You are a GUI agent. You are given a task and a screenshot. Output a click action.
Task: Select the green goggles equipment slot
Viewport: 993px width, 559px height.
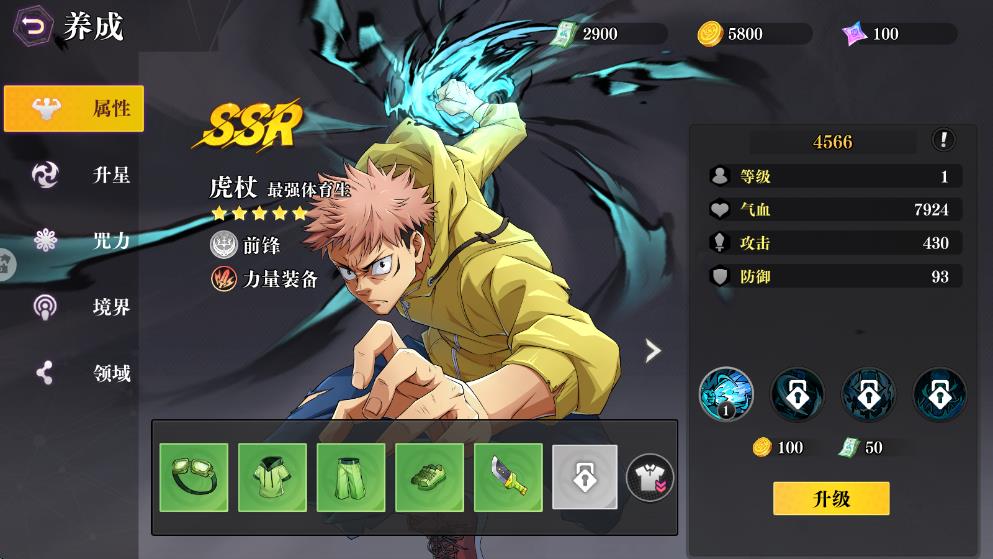[194, 478]
